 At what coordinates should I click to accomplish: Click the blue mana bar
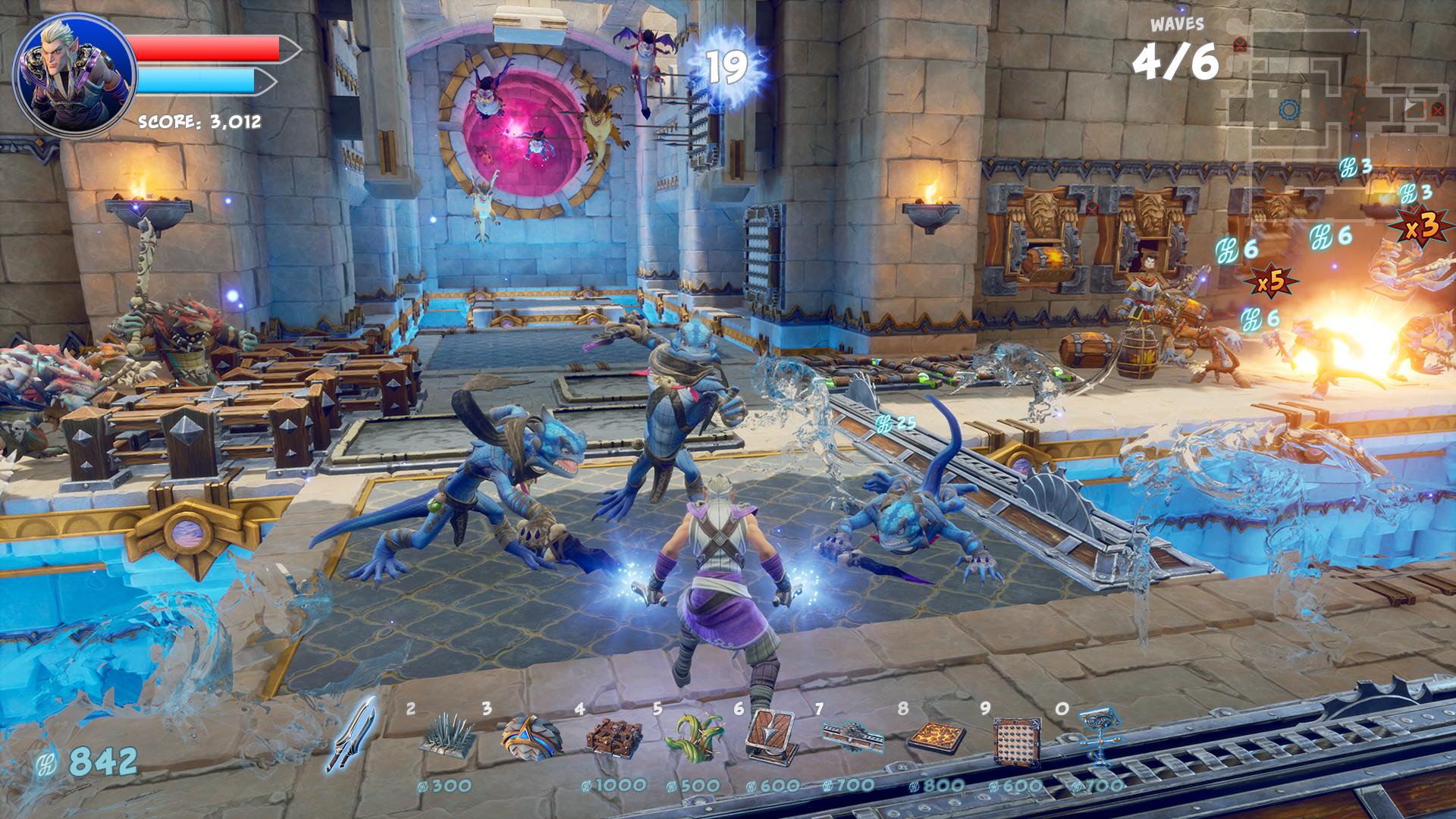point(195,82)
